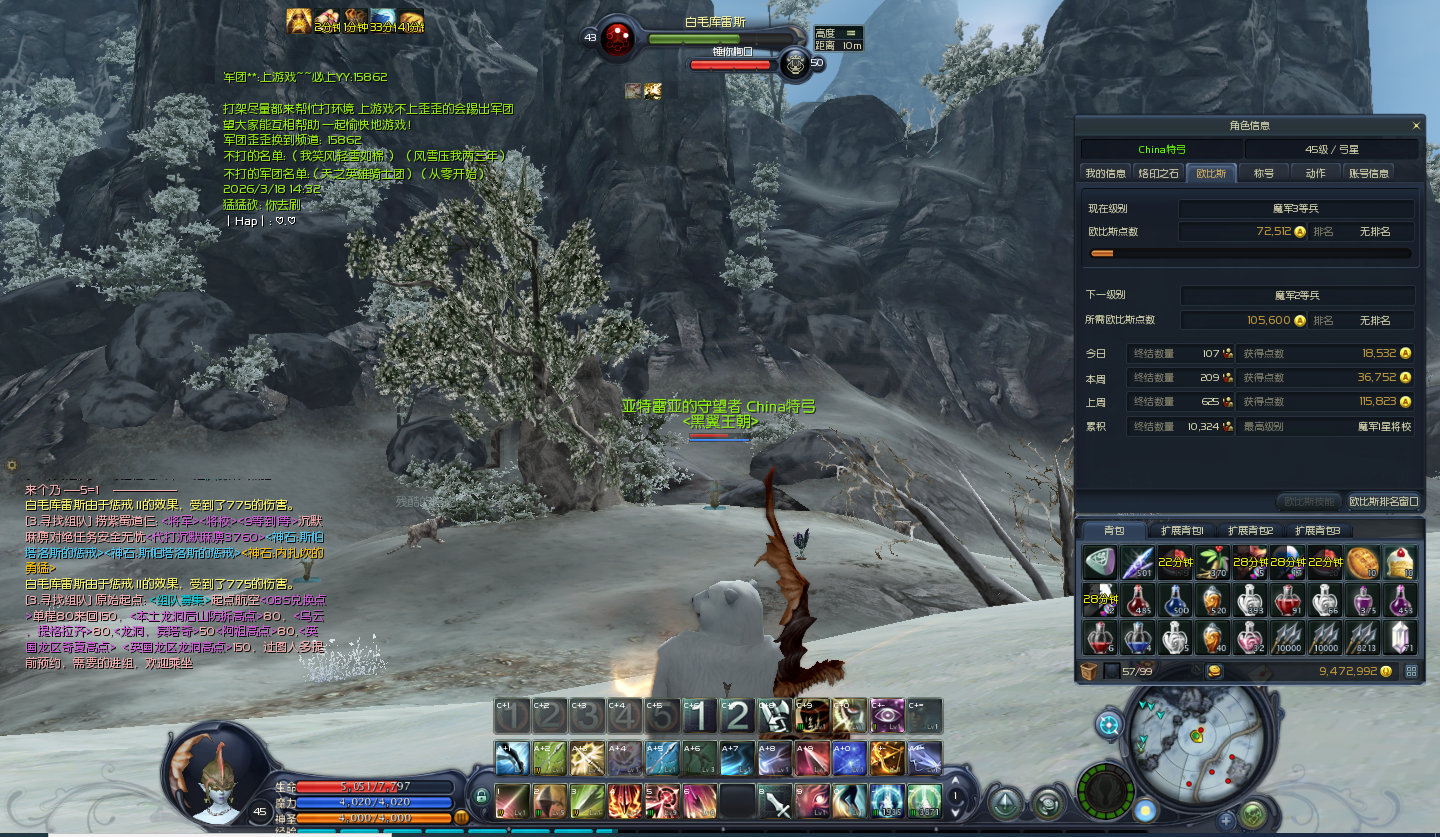
Task: Click the plus button below the minimap
Action: (1227, 820)
